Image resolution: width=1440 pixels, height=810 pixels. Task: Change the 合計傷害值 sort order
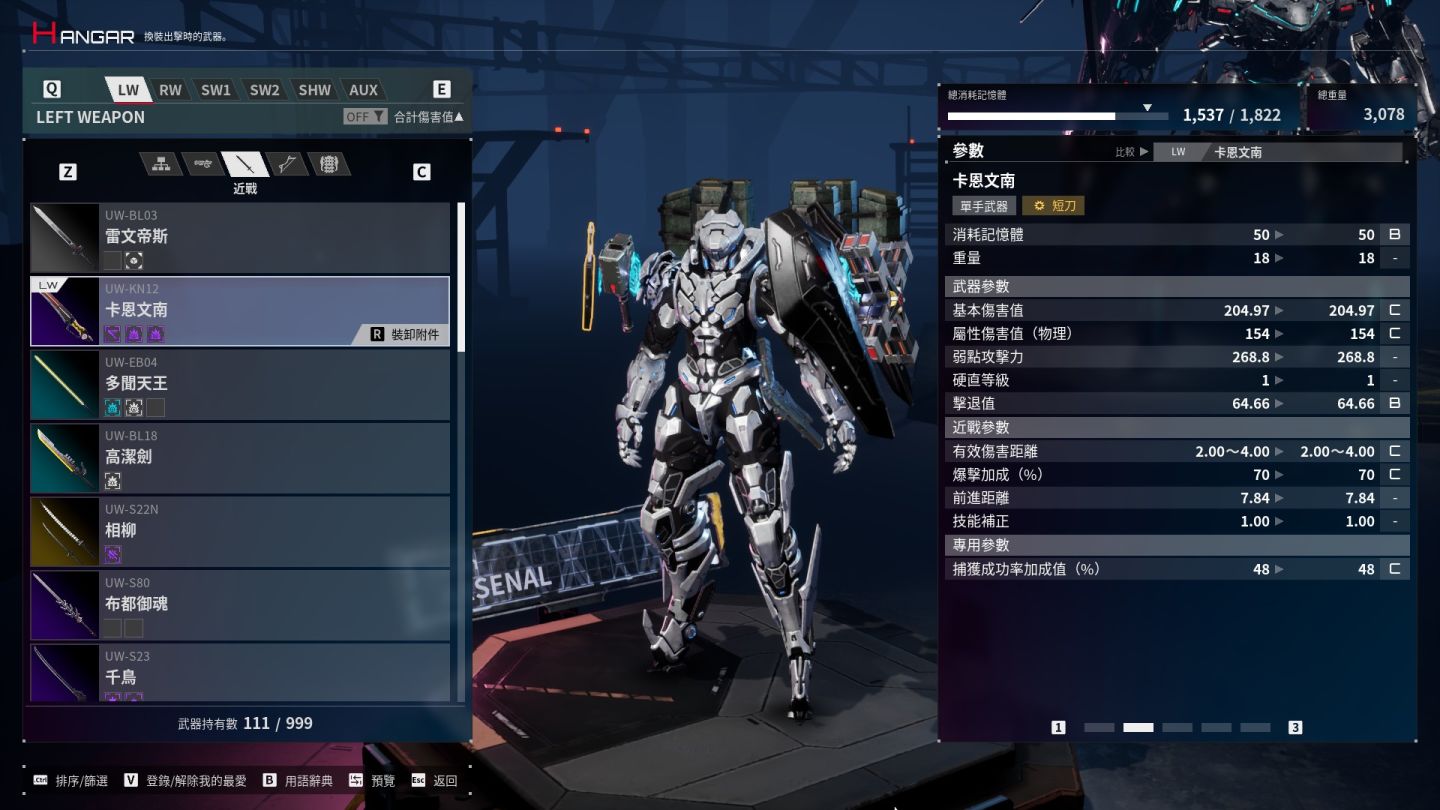point(429,117)
